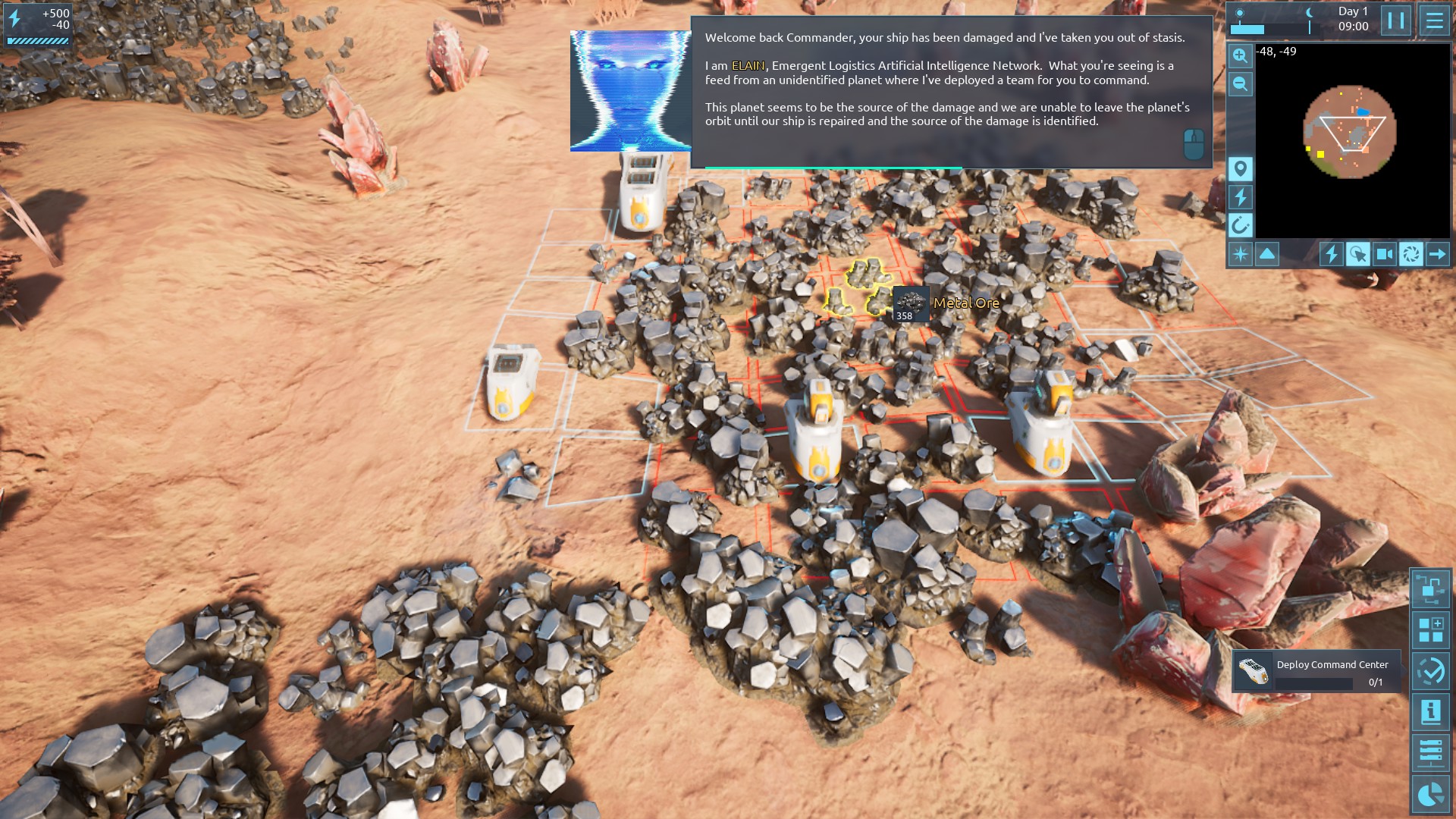Pause the game
This screenshot has width=1456, height=819.
coord(1396,20)
